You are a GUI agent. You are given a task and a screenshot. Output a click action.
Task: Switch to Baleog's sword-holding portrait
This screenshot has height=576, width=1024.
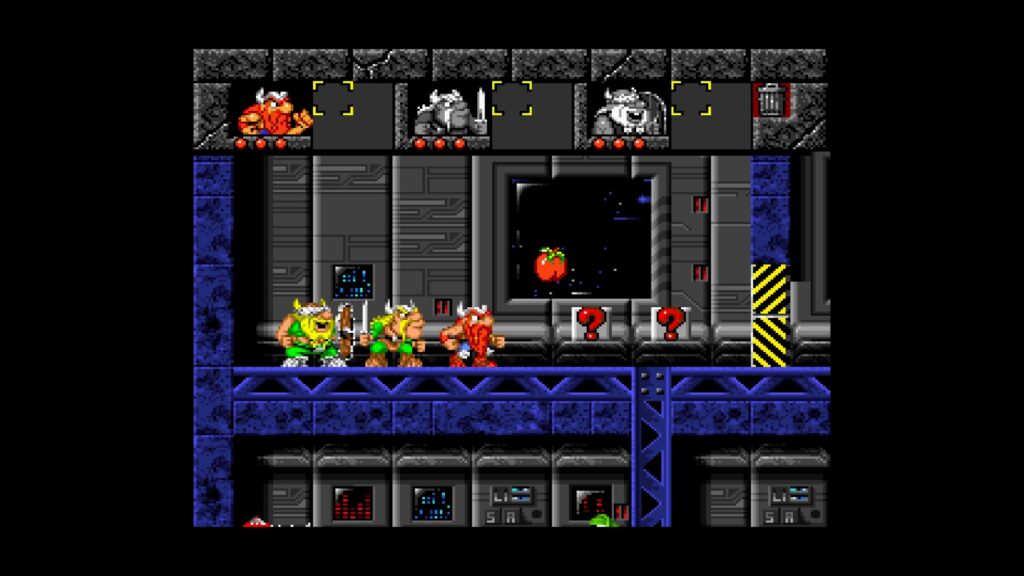coord(447,112)
